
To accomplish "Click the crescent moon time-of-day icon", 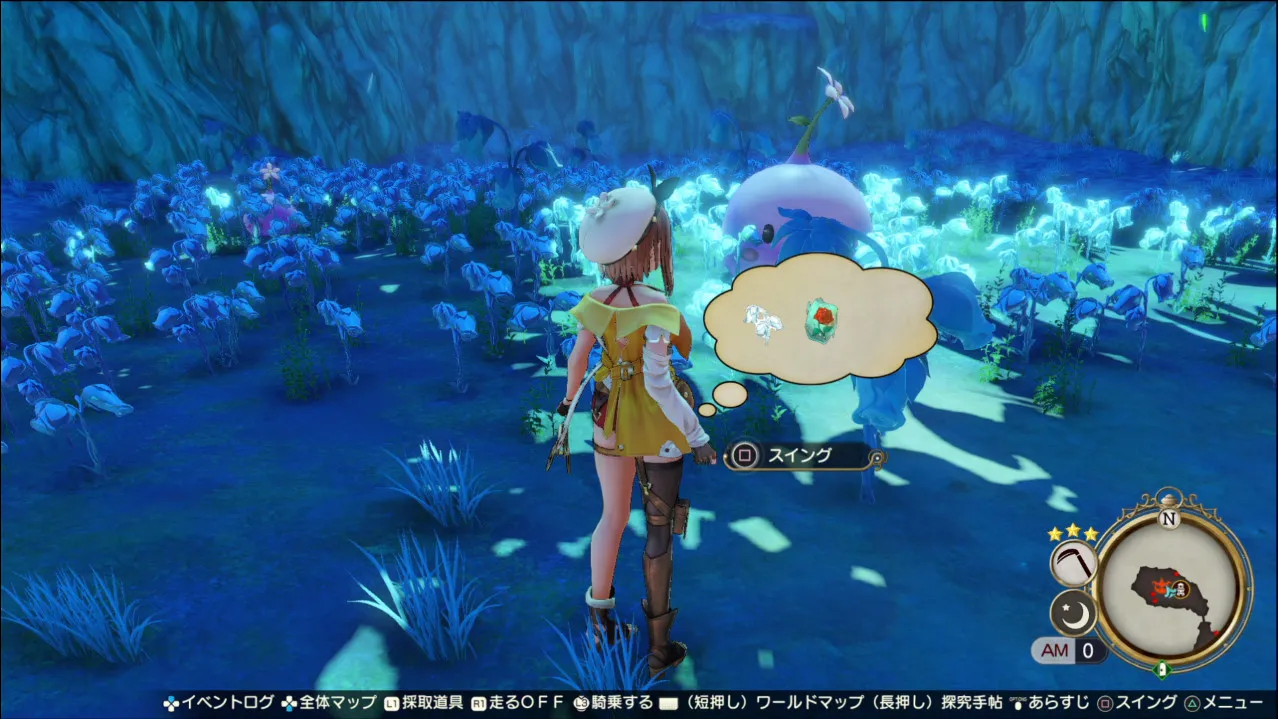I will pos(1073,613).
